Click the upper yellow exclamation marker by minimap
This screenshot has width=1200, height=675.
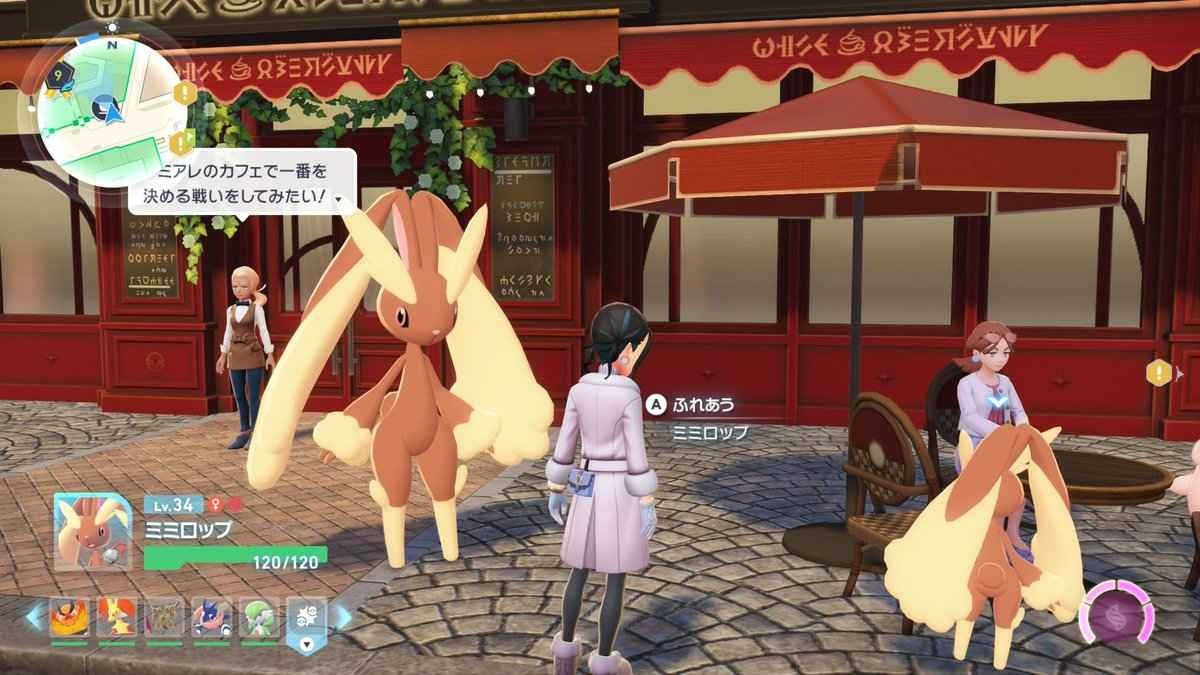185,92
